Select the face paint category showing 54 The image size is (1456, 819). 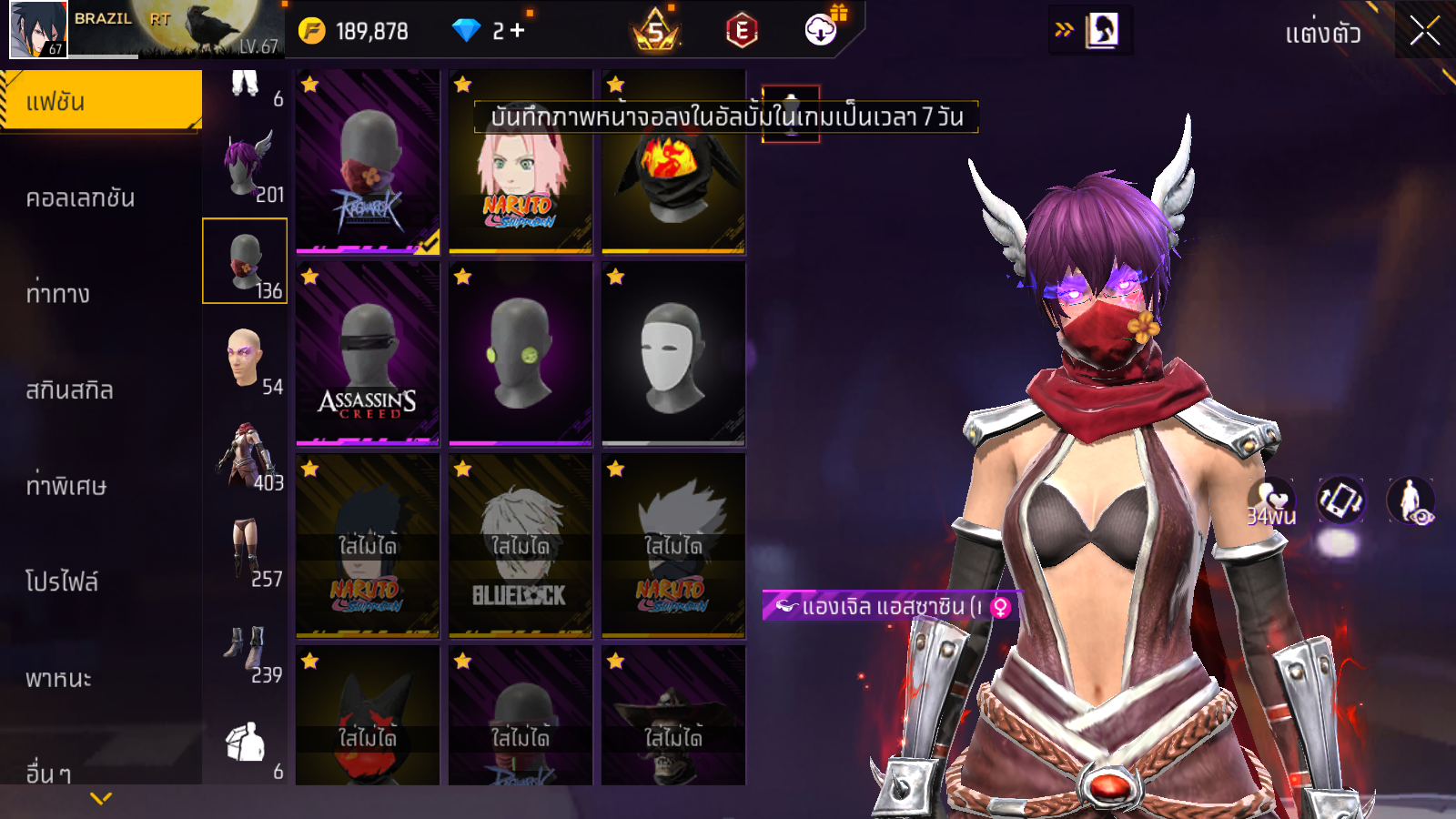pos(246,359)
